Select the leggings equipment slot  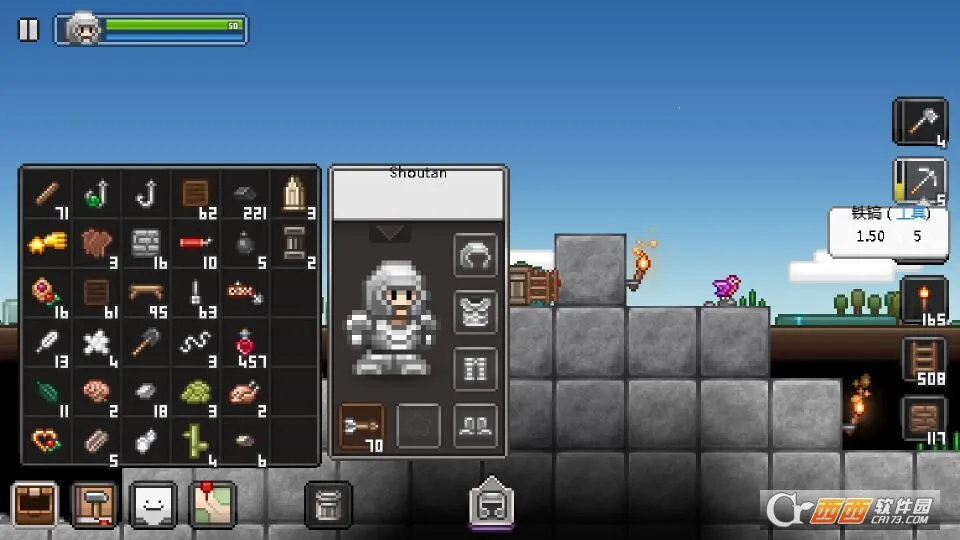(x=476, y=370)
